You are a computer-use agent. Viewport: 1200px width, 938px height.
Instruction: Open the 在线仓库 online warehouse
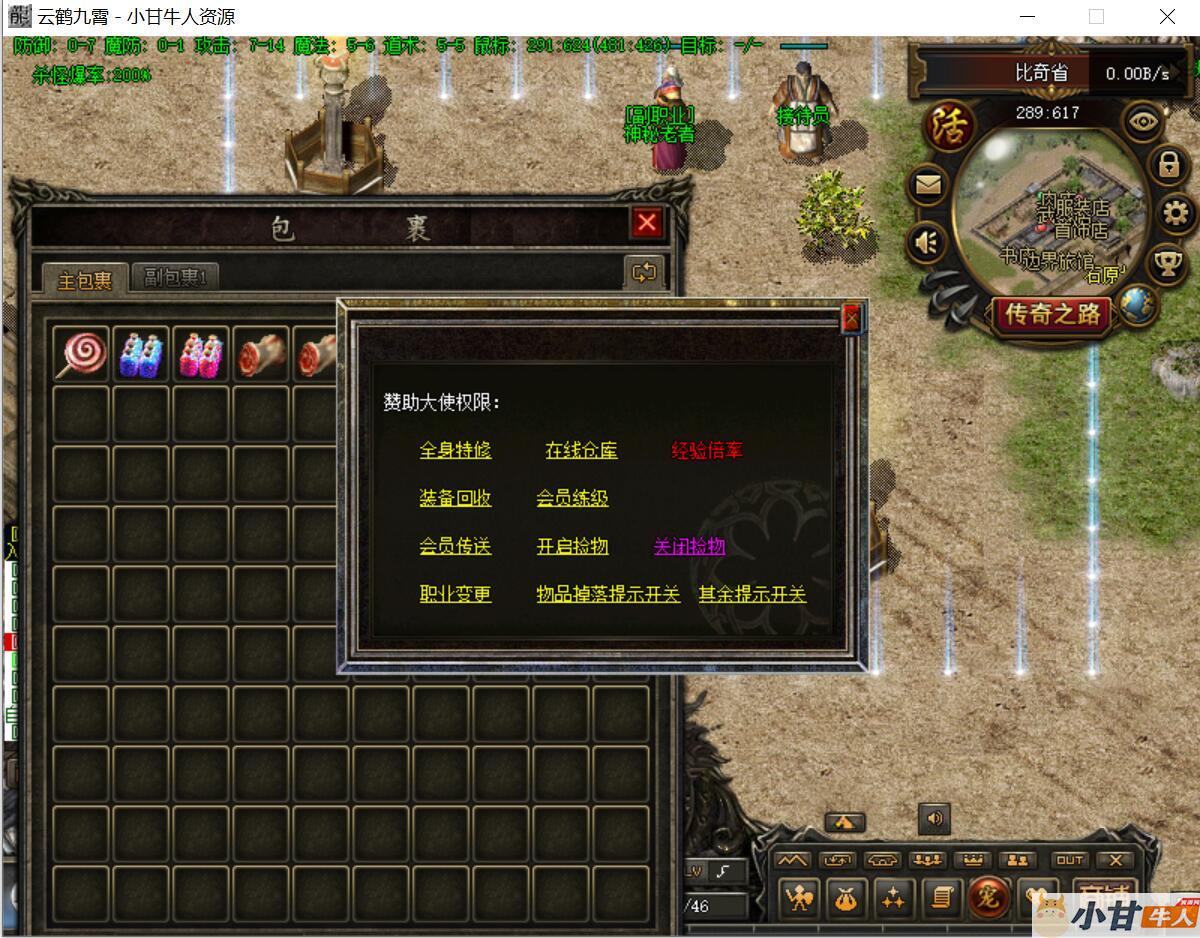581,450
